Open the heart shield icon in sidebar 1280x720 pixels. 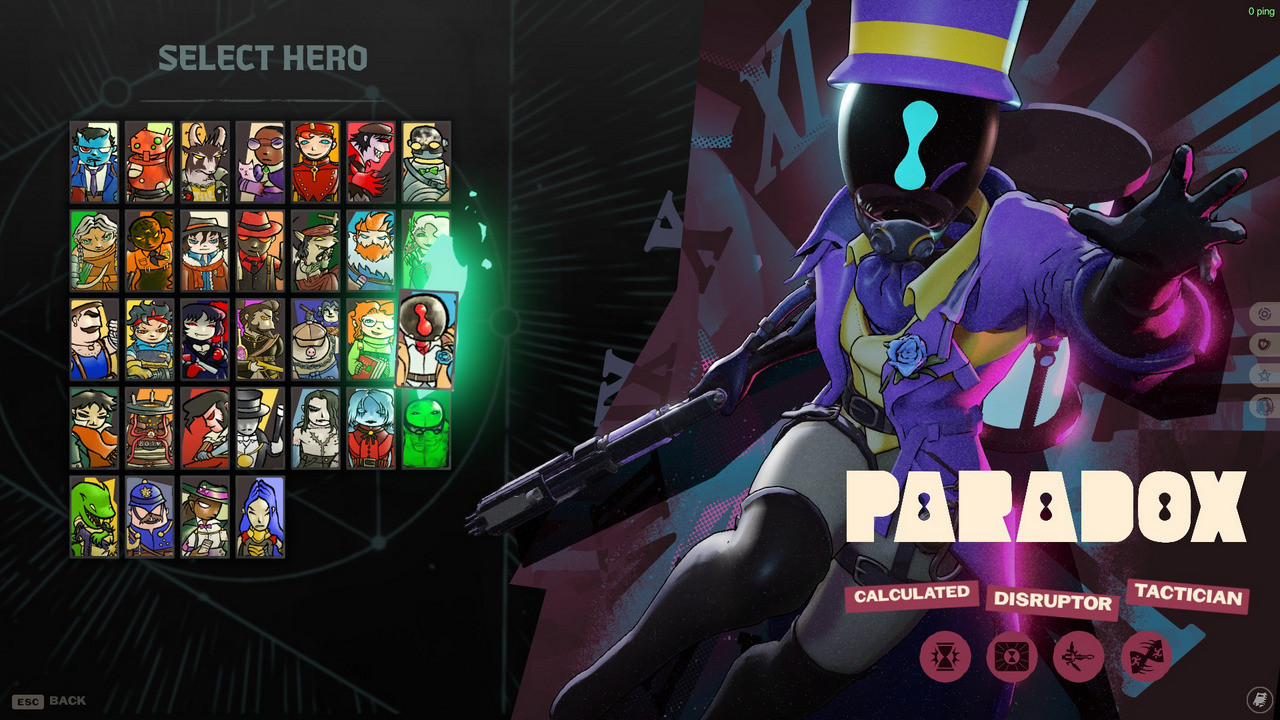pyautogui.click(x=1263, y=346)
